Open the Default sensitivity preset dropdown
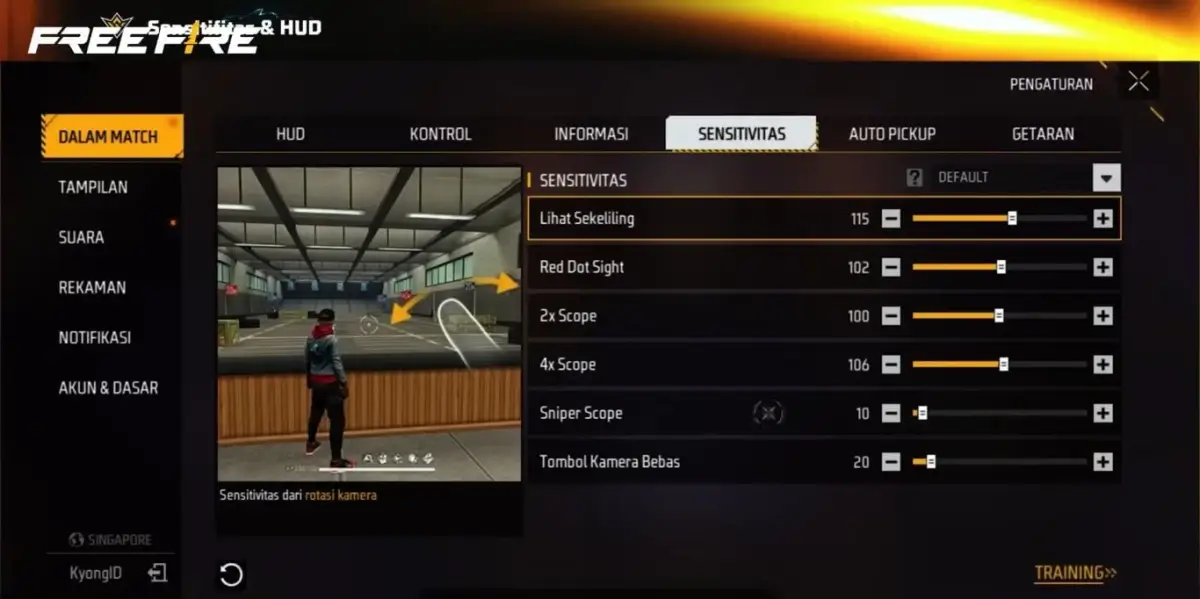 click(x=1106, y=178)
